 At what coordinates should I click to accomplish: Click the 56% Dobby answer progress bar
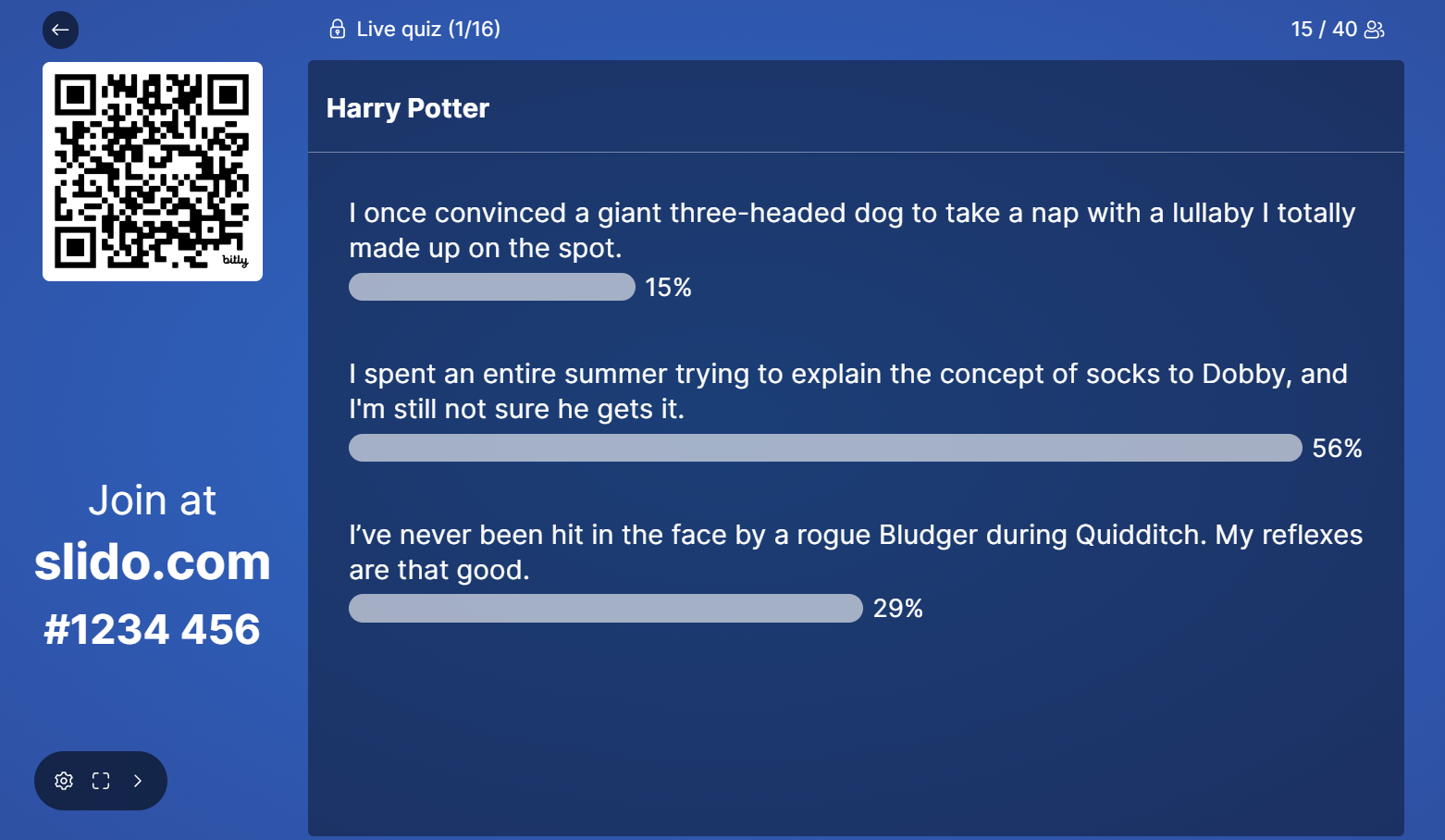823,448
